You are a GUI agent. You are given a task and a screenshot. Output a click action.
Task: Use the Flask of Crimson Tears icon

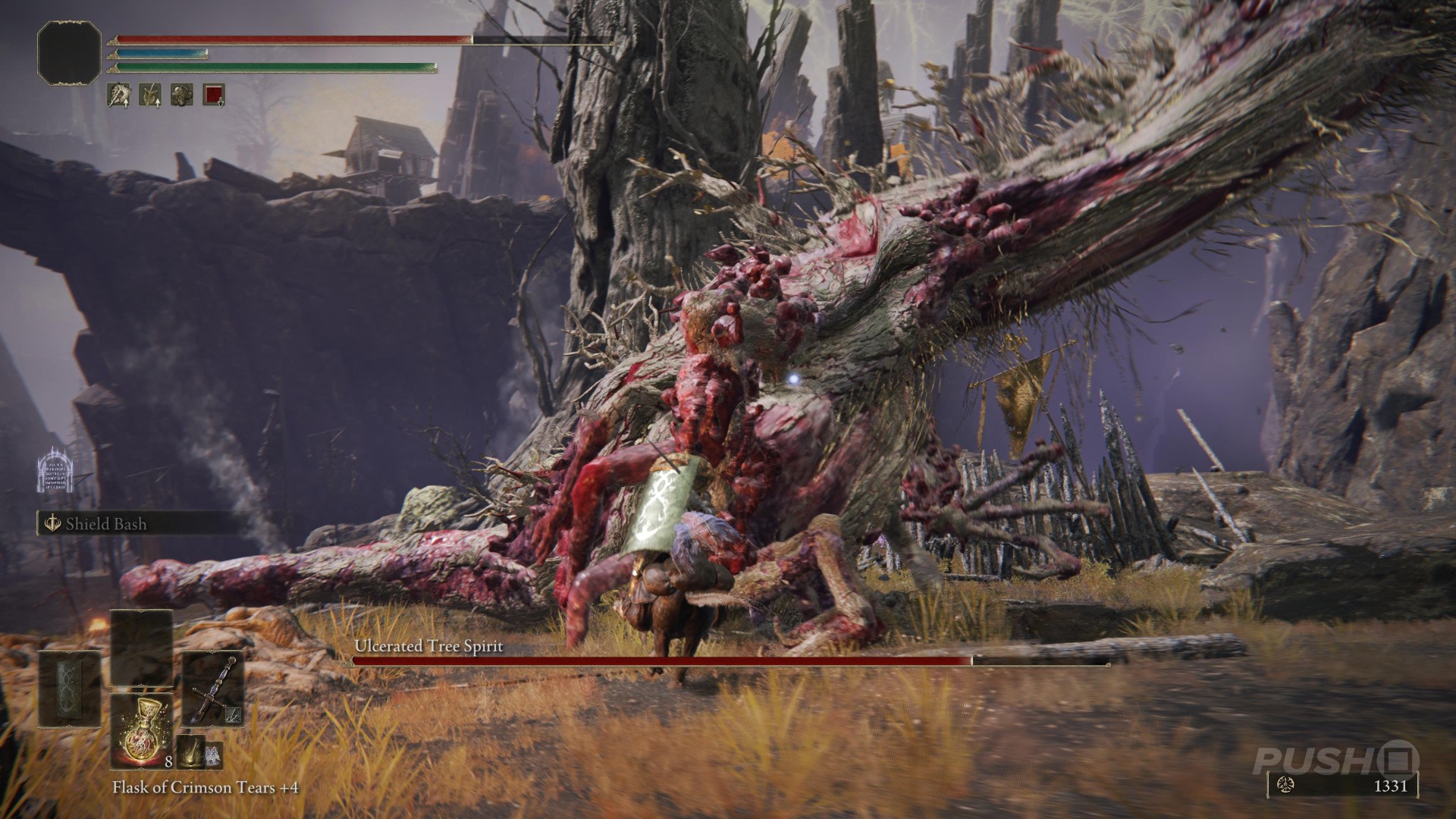tap(142, 732)
